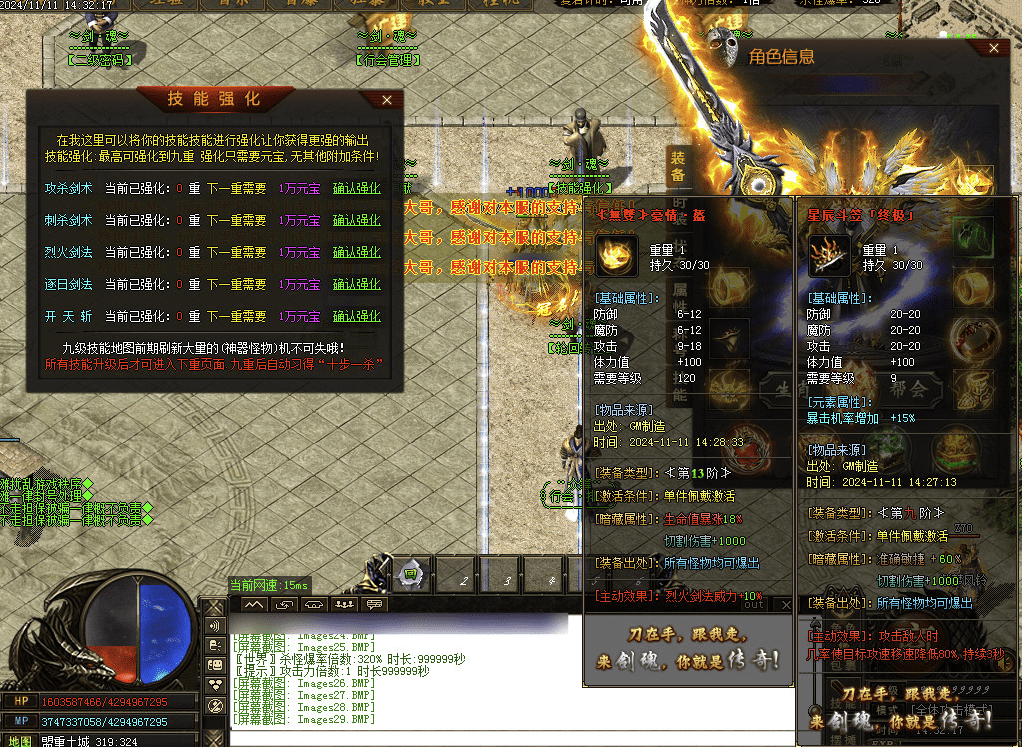Select the first hotbar slot item
This screenshot has width=1022, height=747.
tap(410, 575)
